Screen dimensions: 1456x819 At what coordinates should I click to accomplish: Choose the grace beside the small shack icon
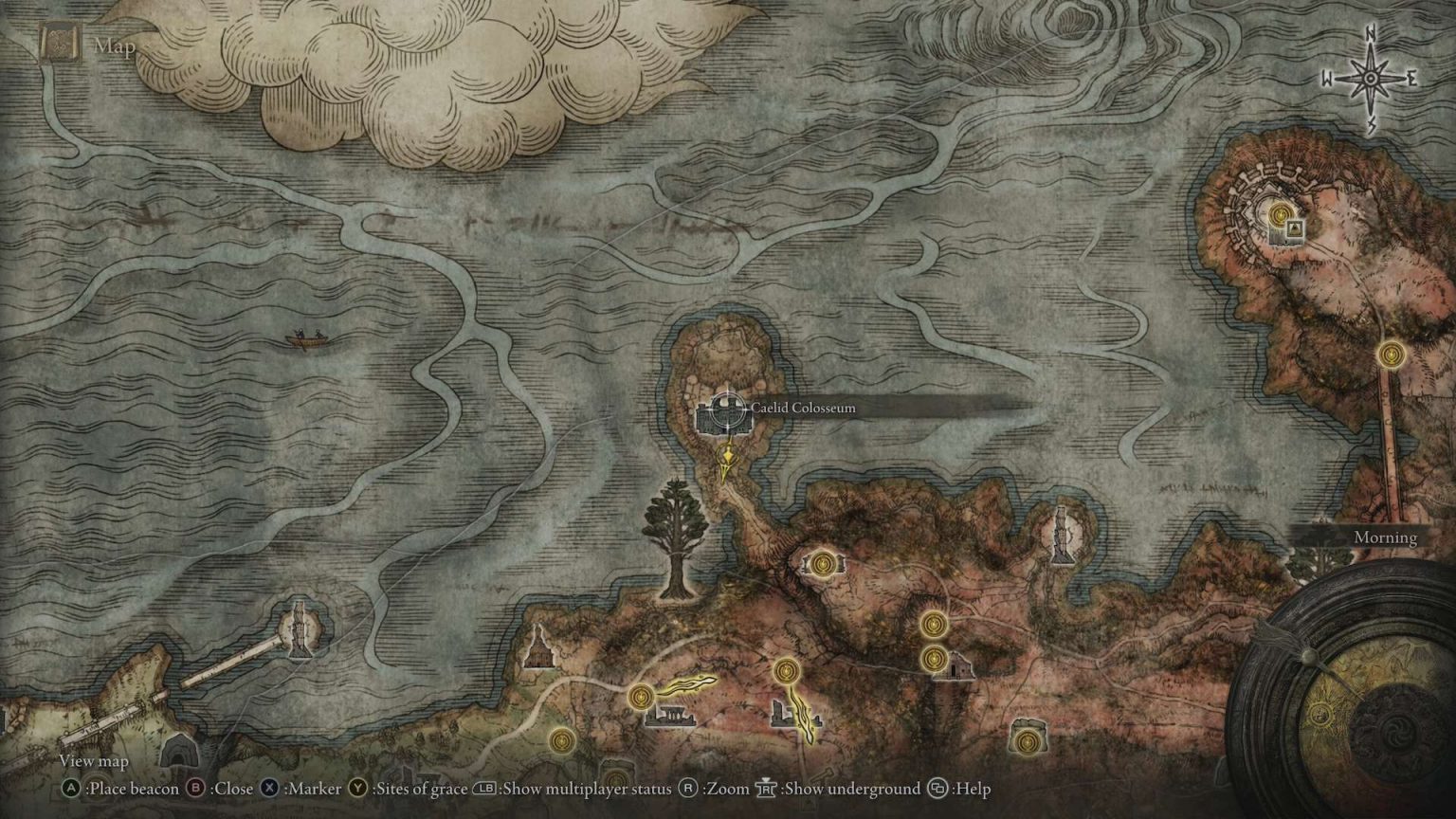pyautogui.click(x=934, y=658)
